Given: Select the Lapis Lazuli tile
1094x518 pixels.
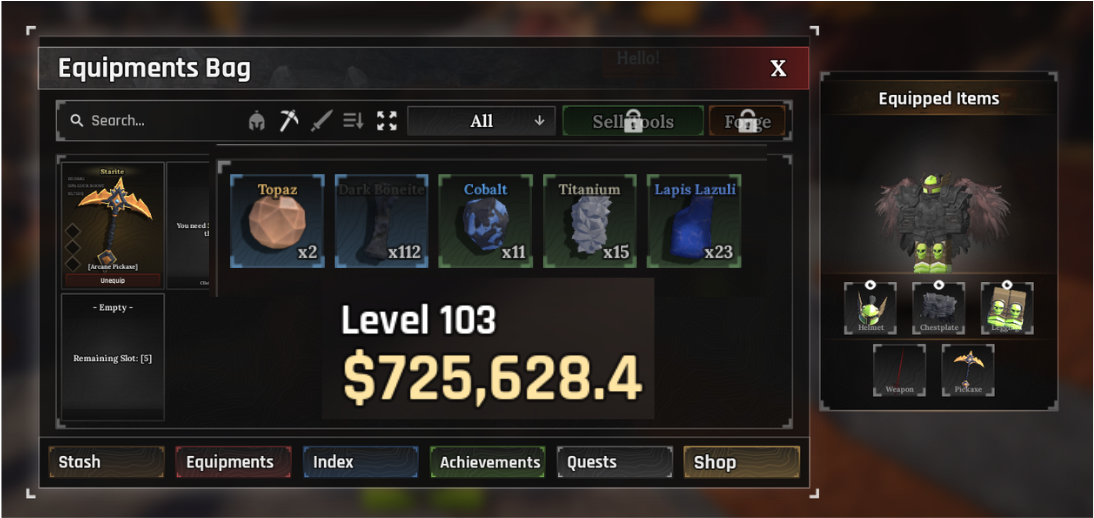Looking at the screenshot, I should pyautogui.click(x=694, y=221).
